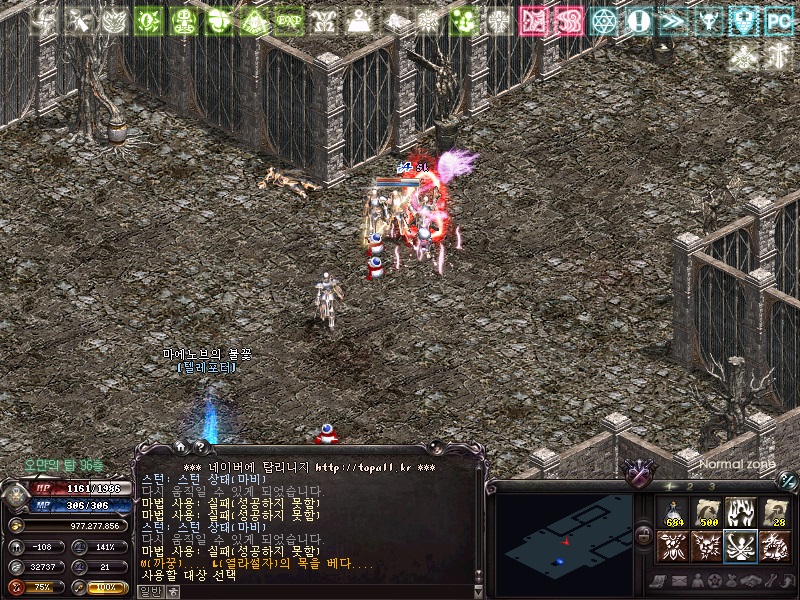800x600 pixels.
Task: Click the EXP buff icon
Action: pyautogui.click(x=289, y=20)
